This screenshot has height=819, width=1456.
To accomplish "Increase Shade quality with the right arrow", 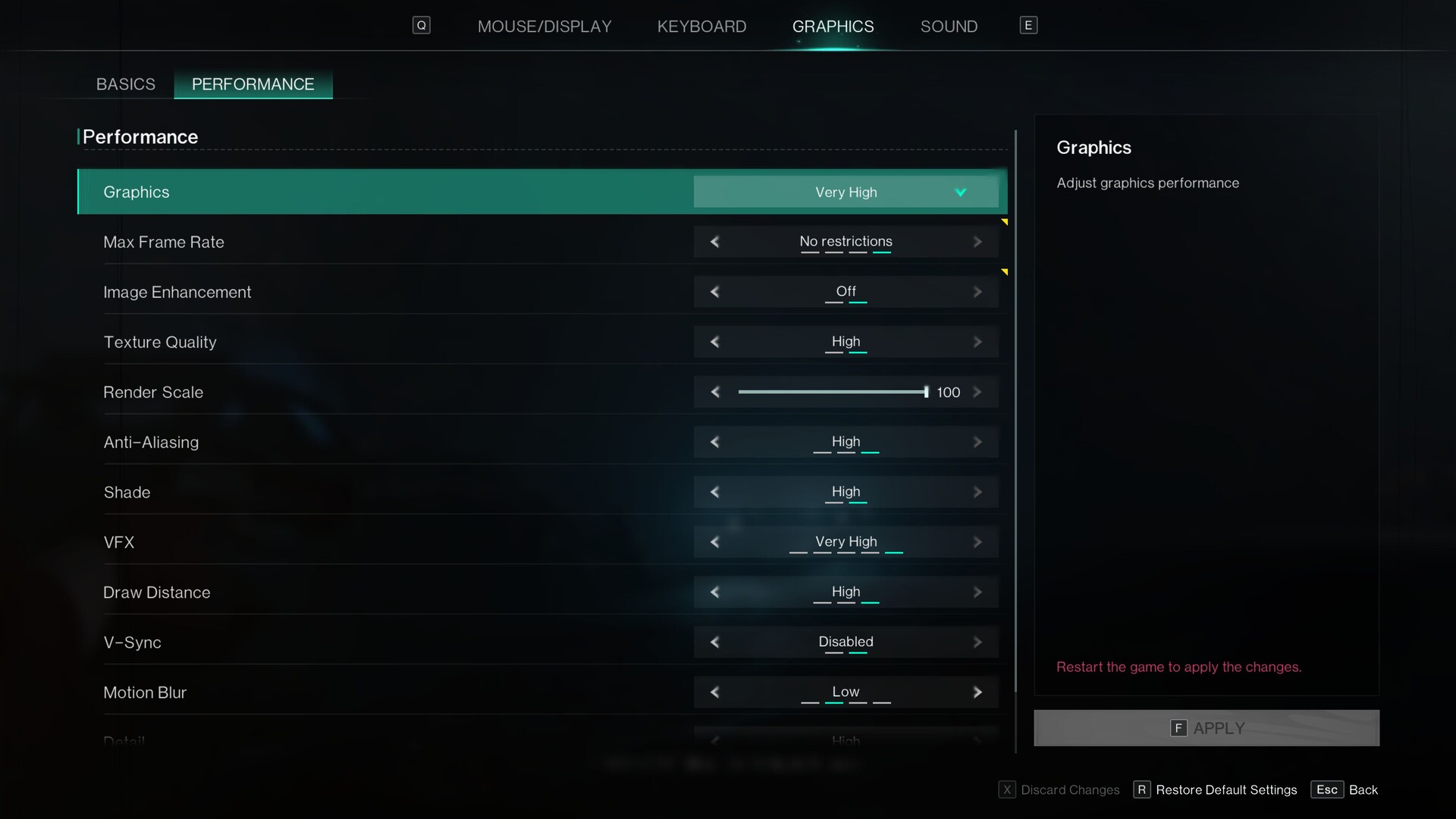I will point(977,492).
